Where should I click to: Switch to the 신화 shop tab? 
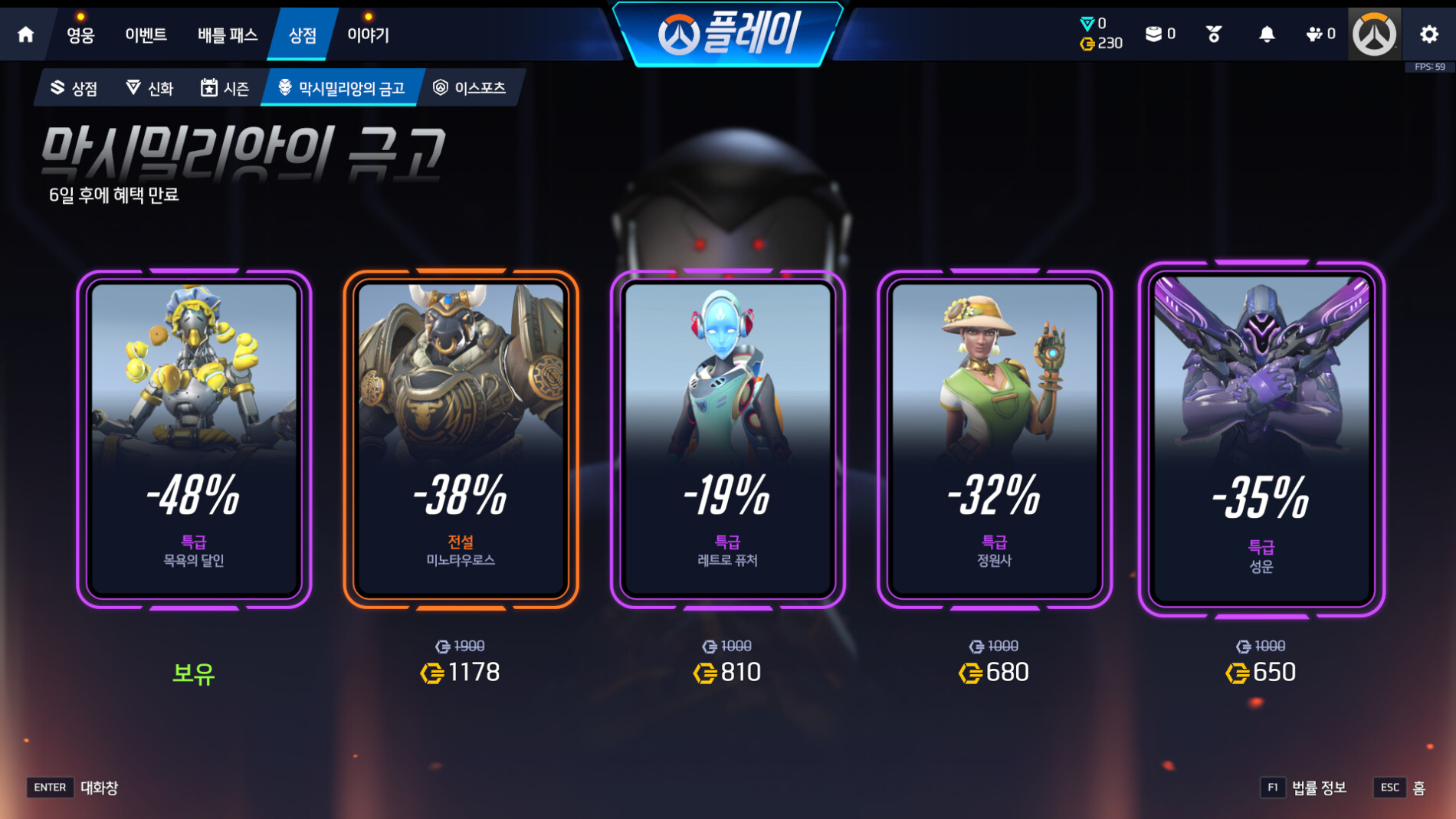click(149, 88)
